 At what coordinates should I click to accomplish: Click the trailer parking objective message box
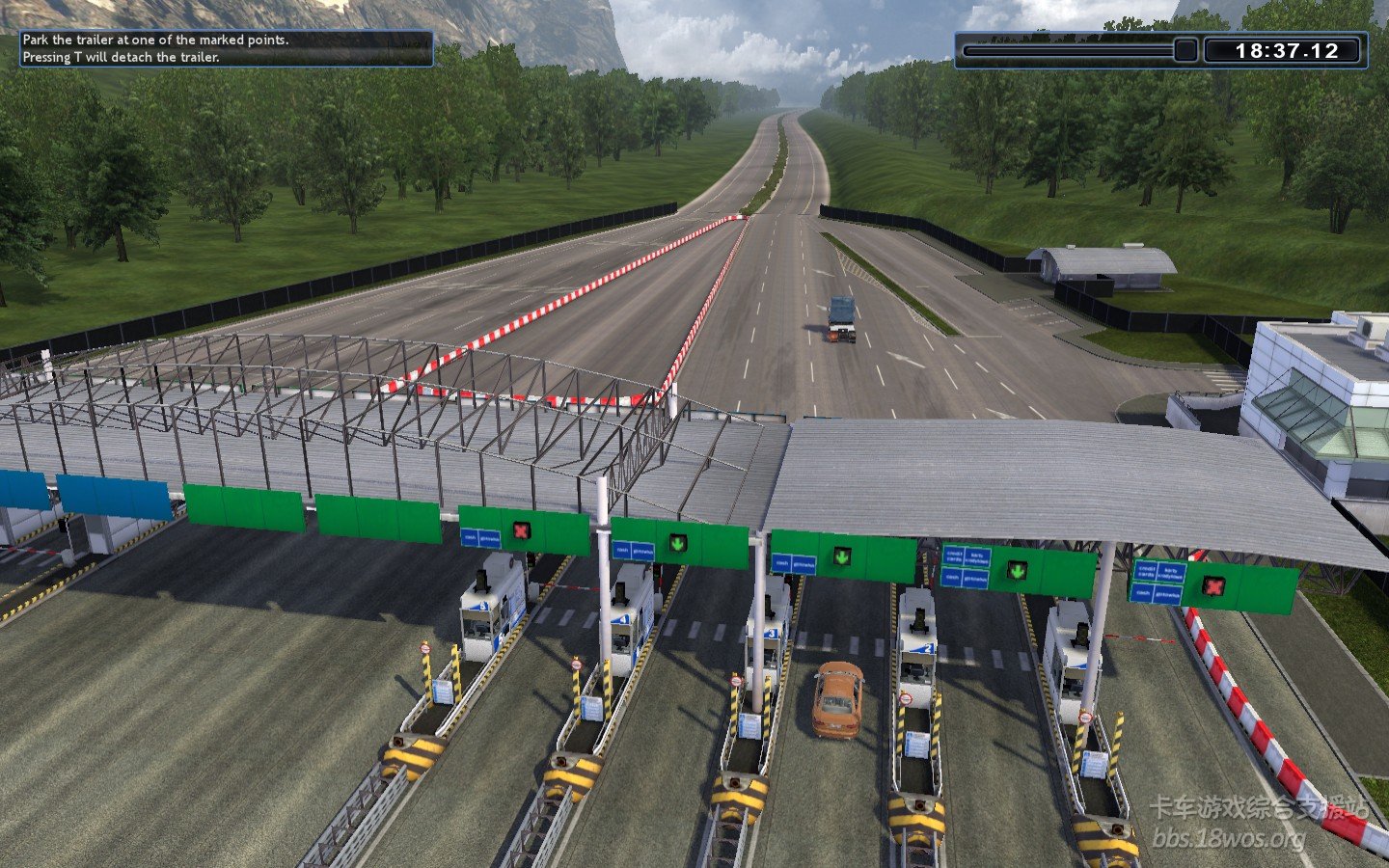(x=226, y=48)
